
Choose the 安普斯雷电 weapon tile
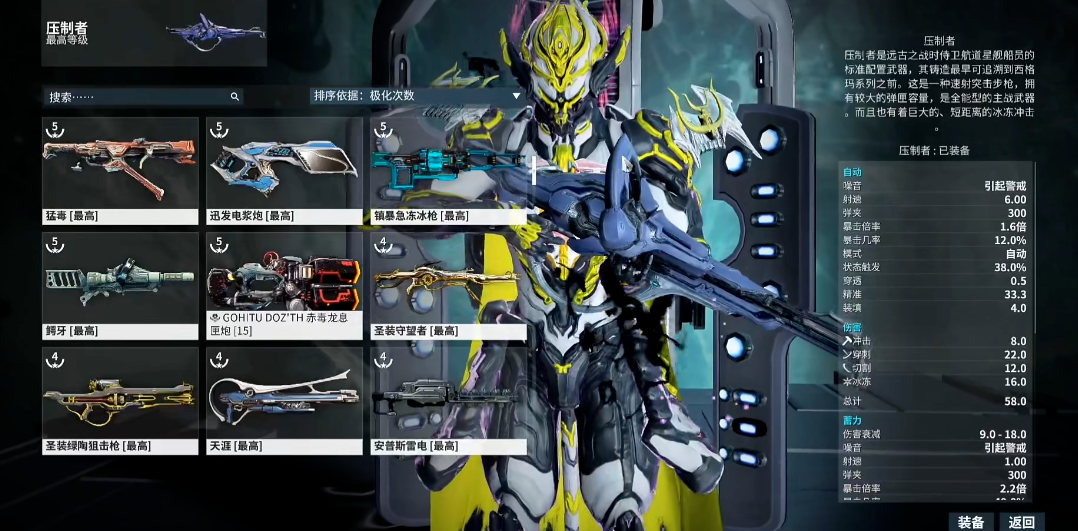click(x=449, y=400)
